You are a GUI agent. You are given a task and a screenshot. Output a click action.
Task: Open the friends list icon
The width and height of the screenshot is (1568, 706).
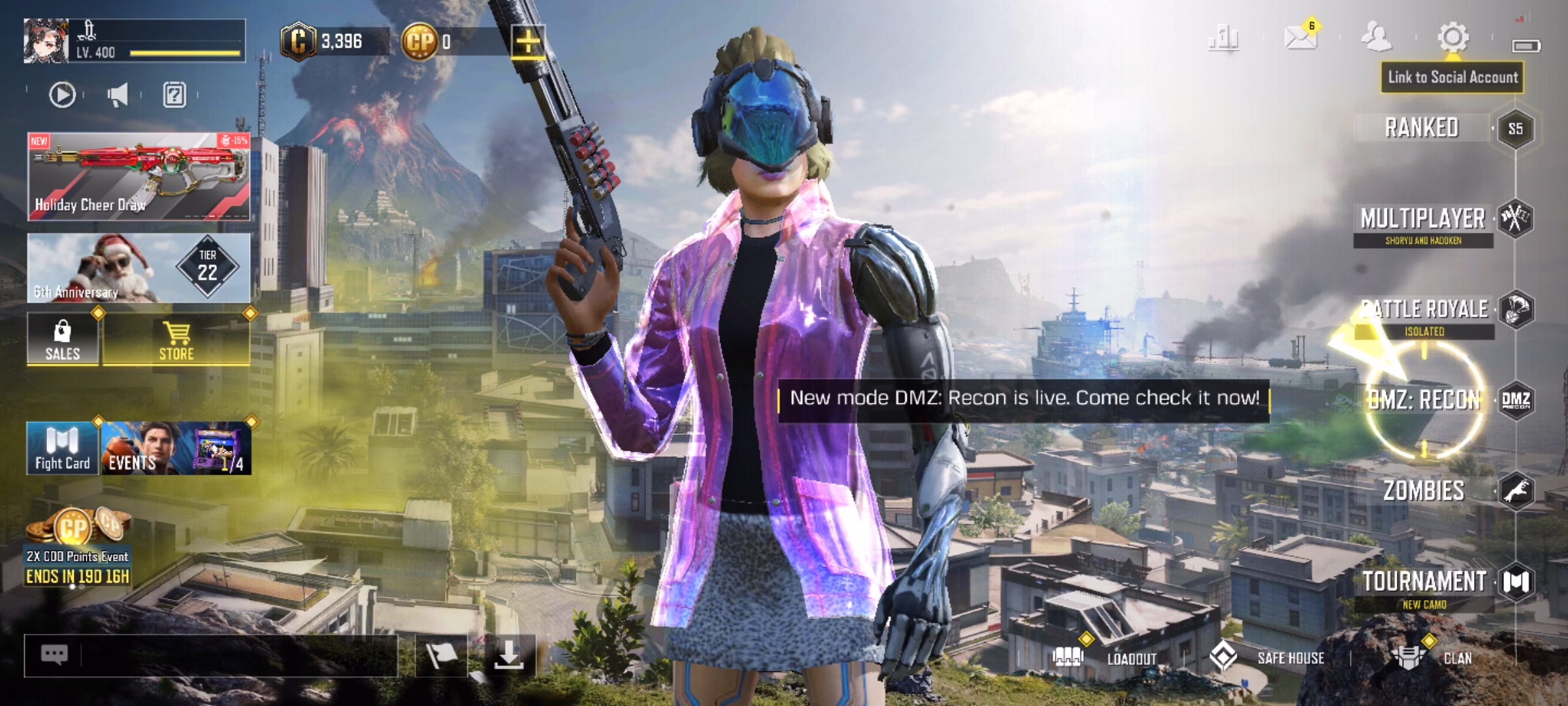click(1376, 38)
